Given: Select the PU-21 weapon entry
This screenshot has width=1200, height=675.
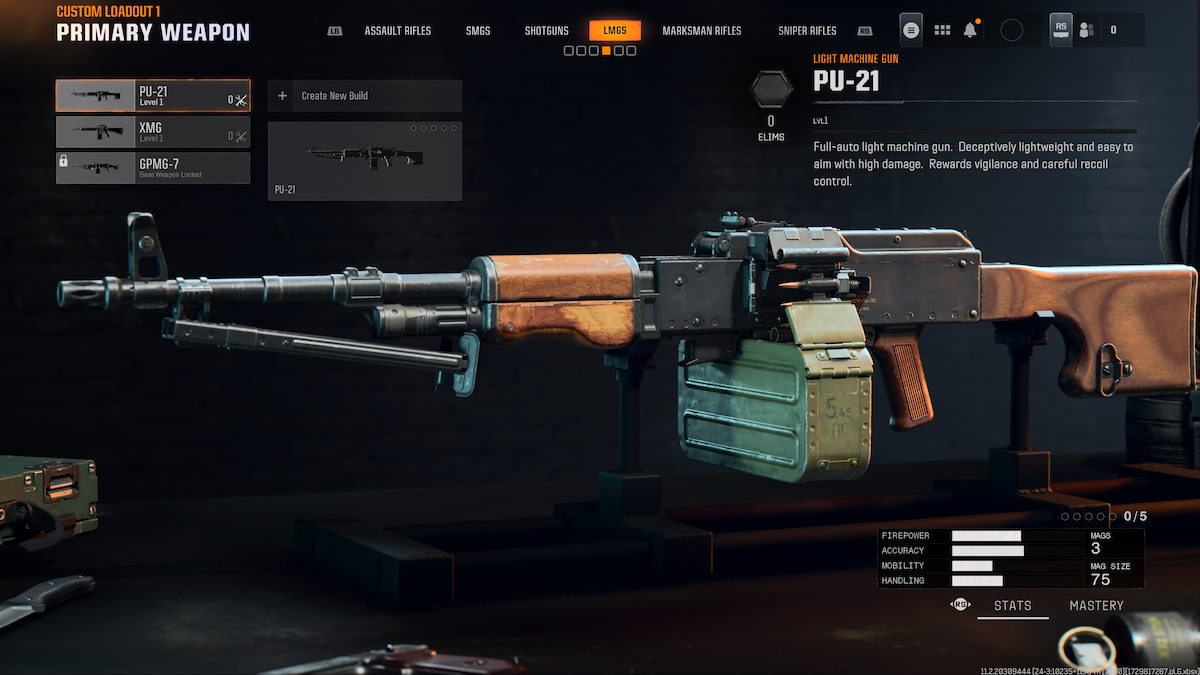Looking at the screenshot, I should click(153, 96).
